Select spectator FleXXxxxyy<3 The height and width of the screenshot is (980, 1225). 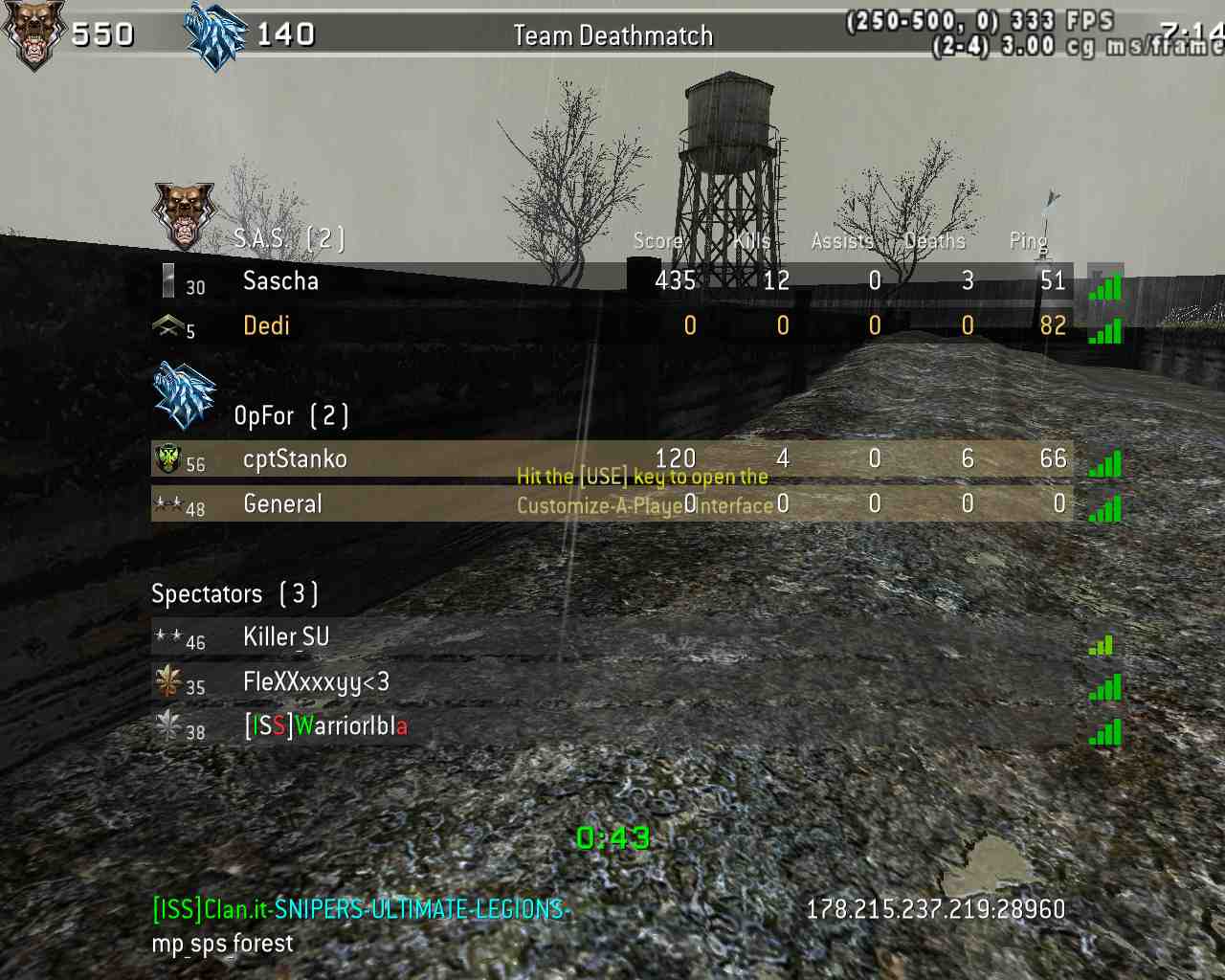pyautogui.click(x=316, y=682)
